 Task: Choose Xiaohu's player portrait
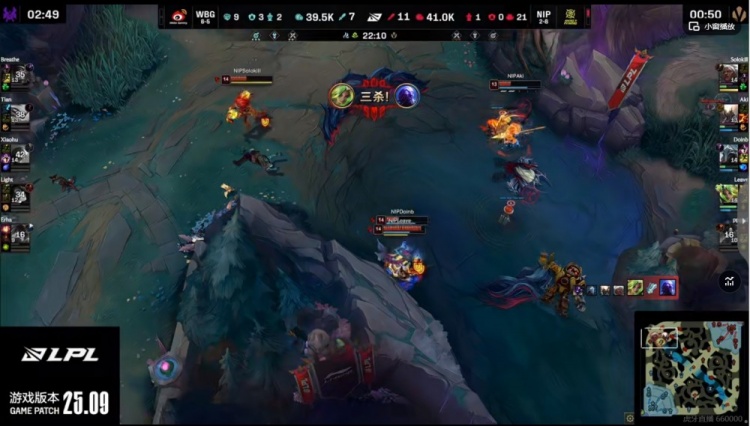pyautogui.click(x=18, y=155)
